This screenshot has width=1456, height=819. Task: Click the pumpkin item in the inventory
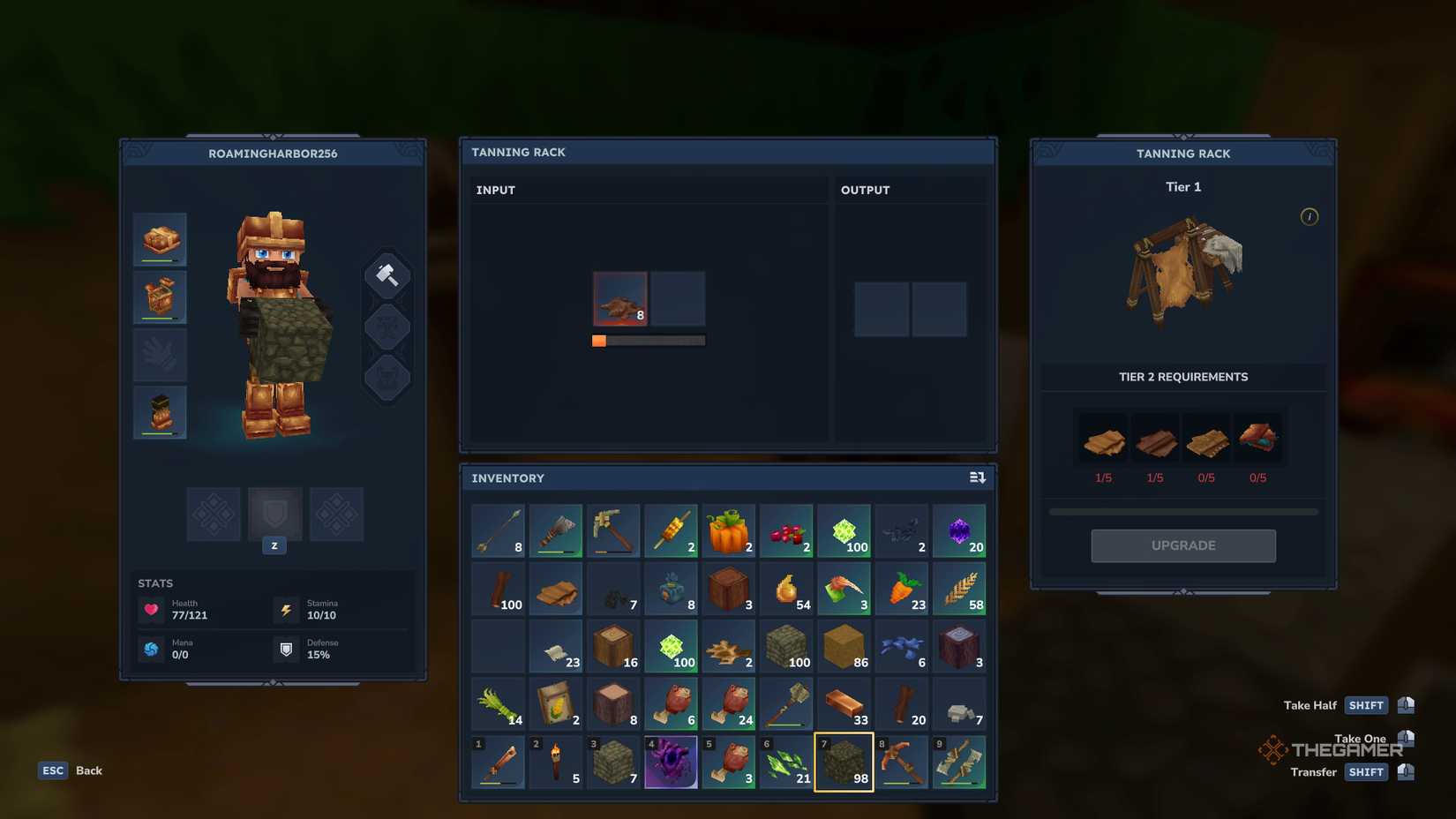point(729,530)
